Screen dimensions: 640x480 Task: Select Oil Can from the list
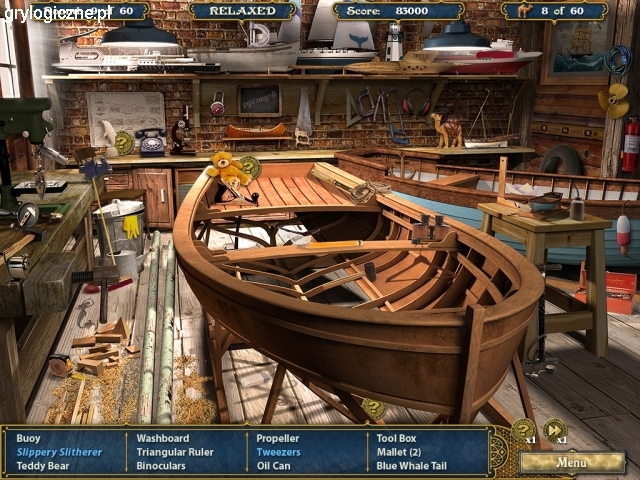point(273,466)
